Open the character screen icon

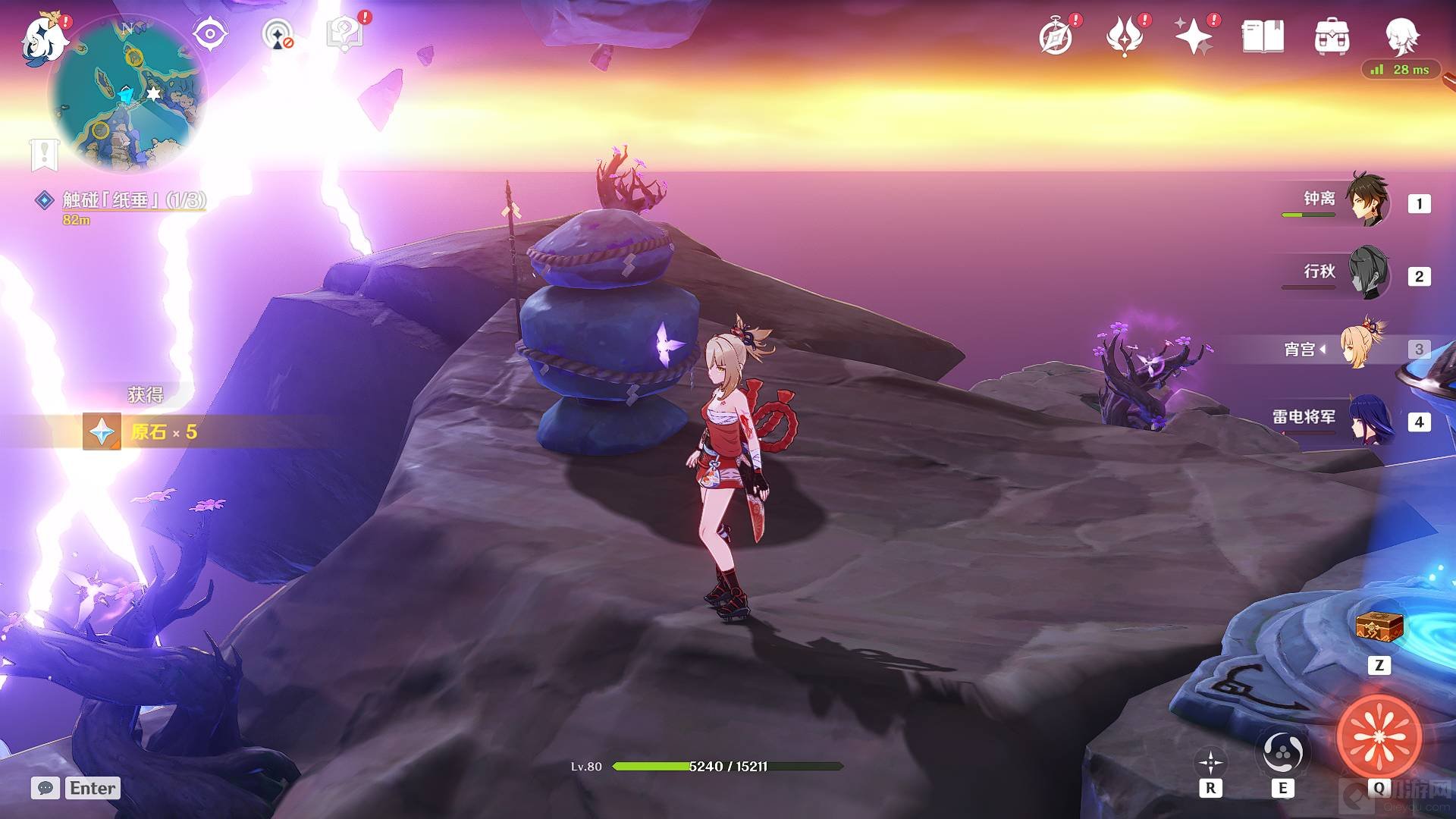pos(1401,36)
